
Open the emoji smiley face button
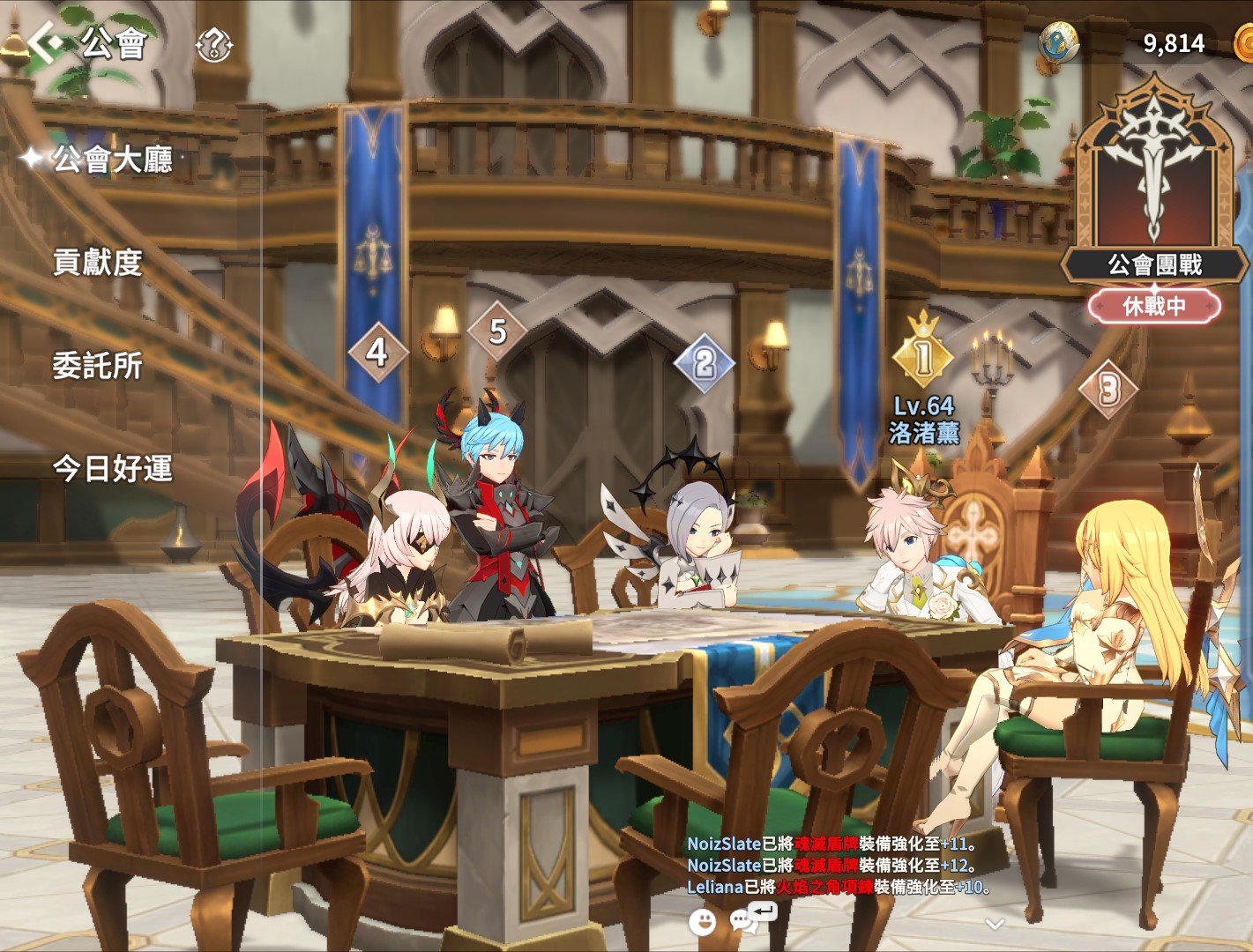pyautogui.click(x=703, y=922)
